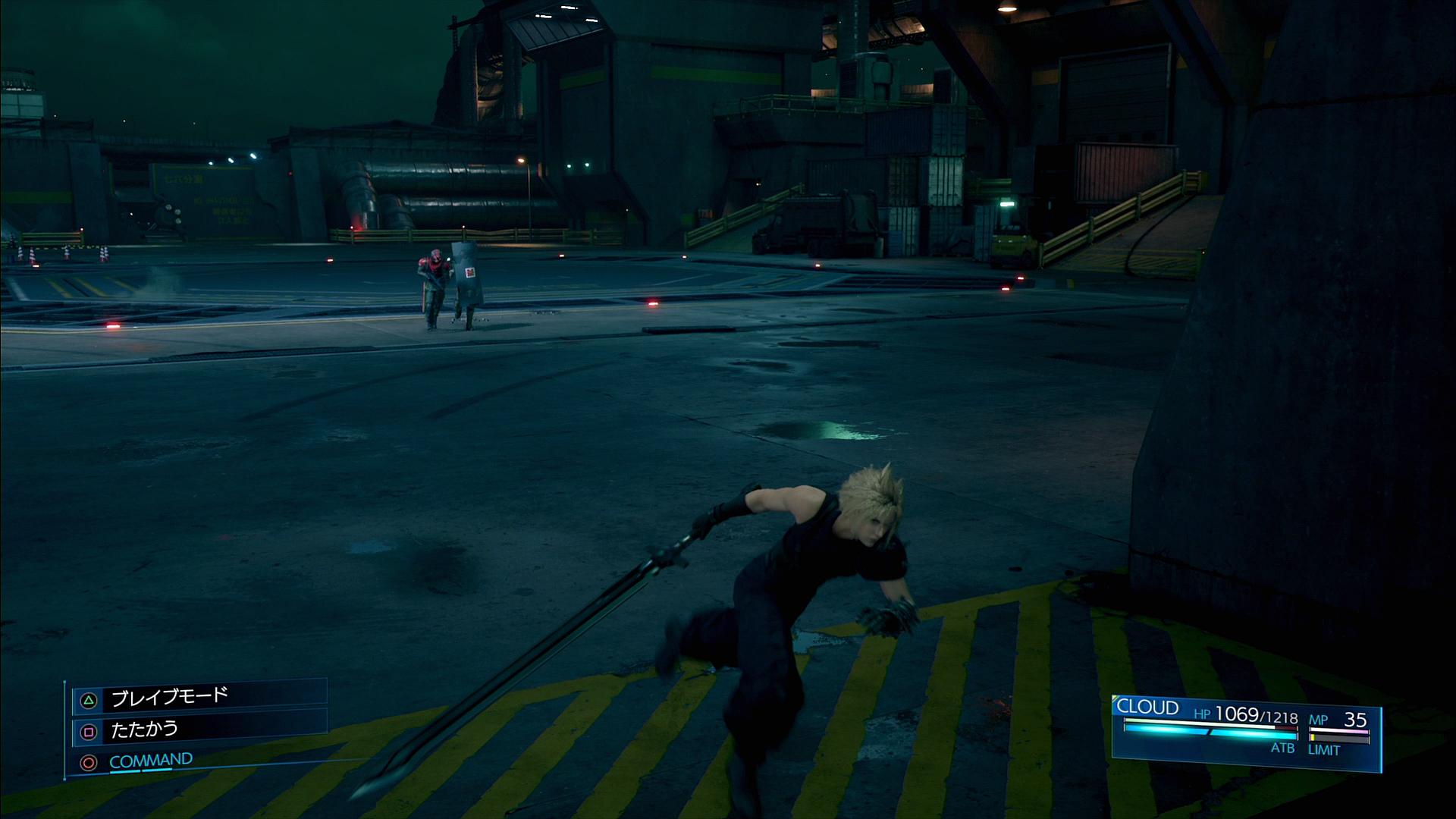Open the COMMAND menu

[150, 761]
